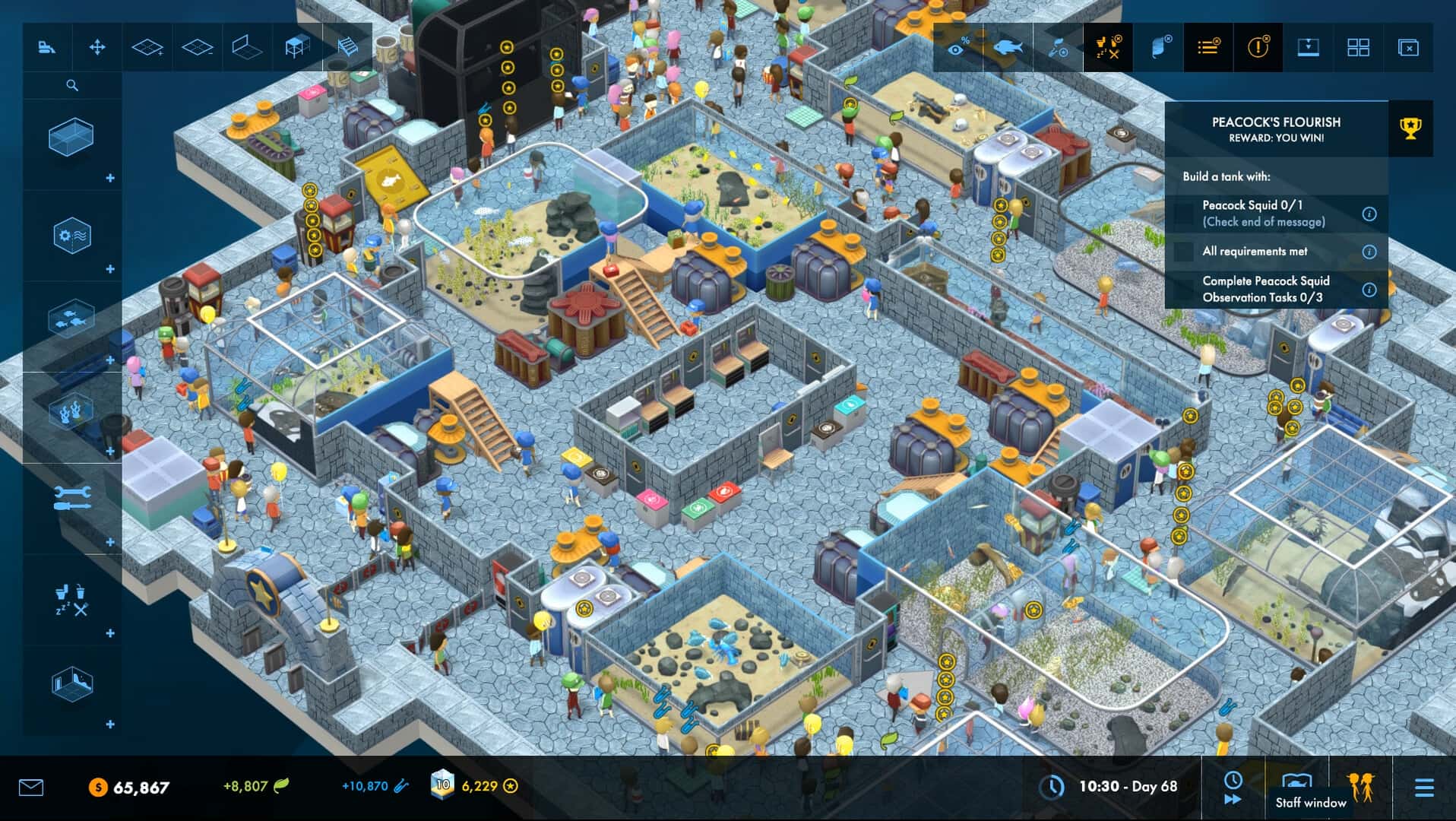This screenshot has width=1456, height=821.
Task: Toggle the animal visibility overlay
Action: (x=1008, y=47)
